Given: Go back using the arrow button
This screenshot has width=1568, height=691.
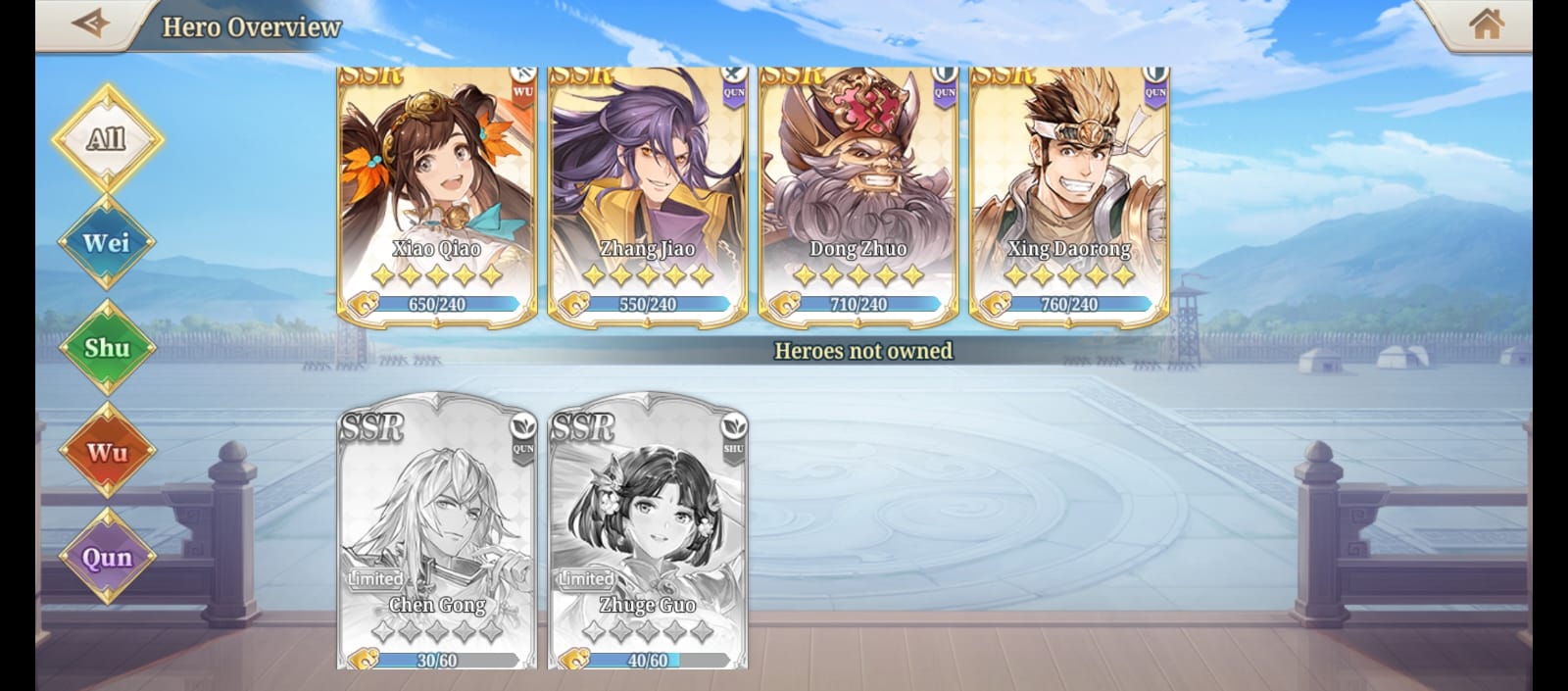Looking at the screenshot, I should coord(90,24).
